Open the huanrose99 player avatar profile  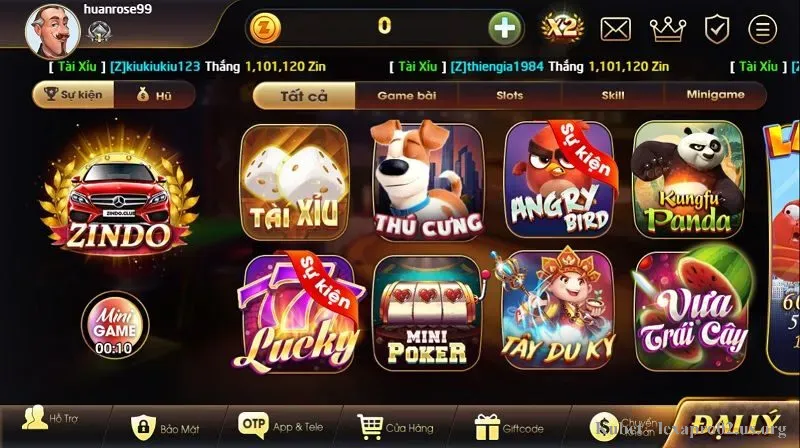[x=46, y=31]
